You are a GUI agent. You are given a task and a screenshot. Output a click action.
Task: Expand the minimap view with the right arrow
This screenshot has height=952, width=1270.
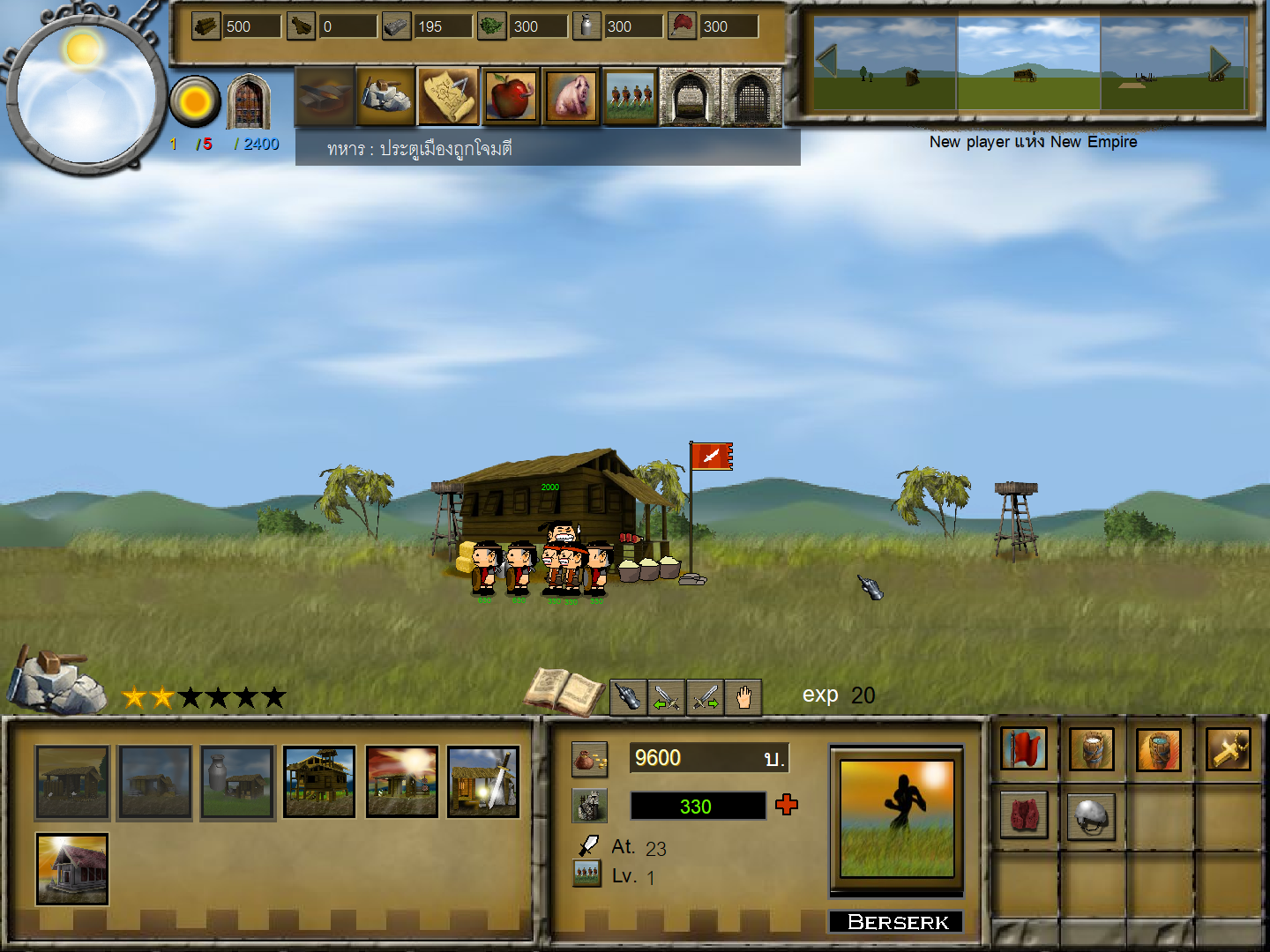[1219, 60]
